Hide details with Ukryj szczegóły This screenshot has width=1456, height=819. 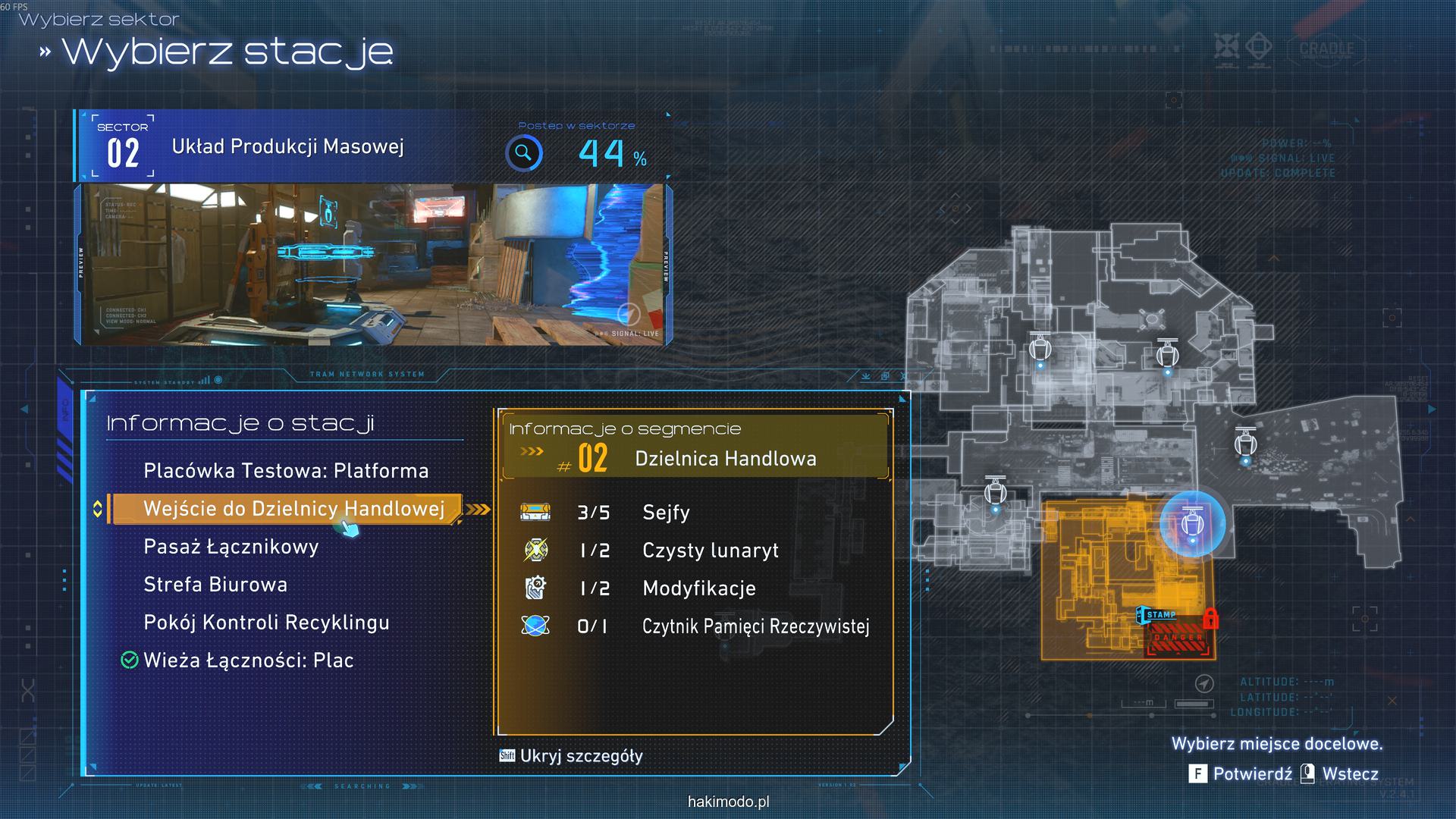point(571,756)
